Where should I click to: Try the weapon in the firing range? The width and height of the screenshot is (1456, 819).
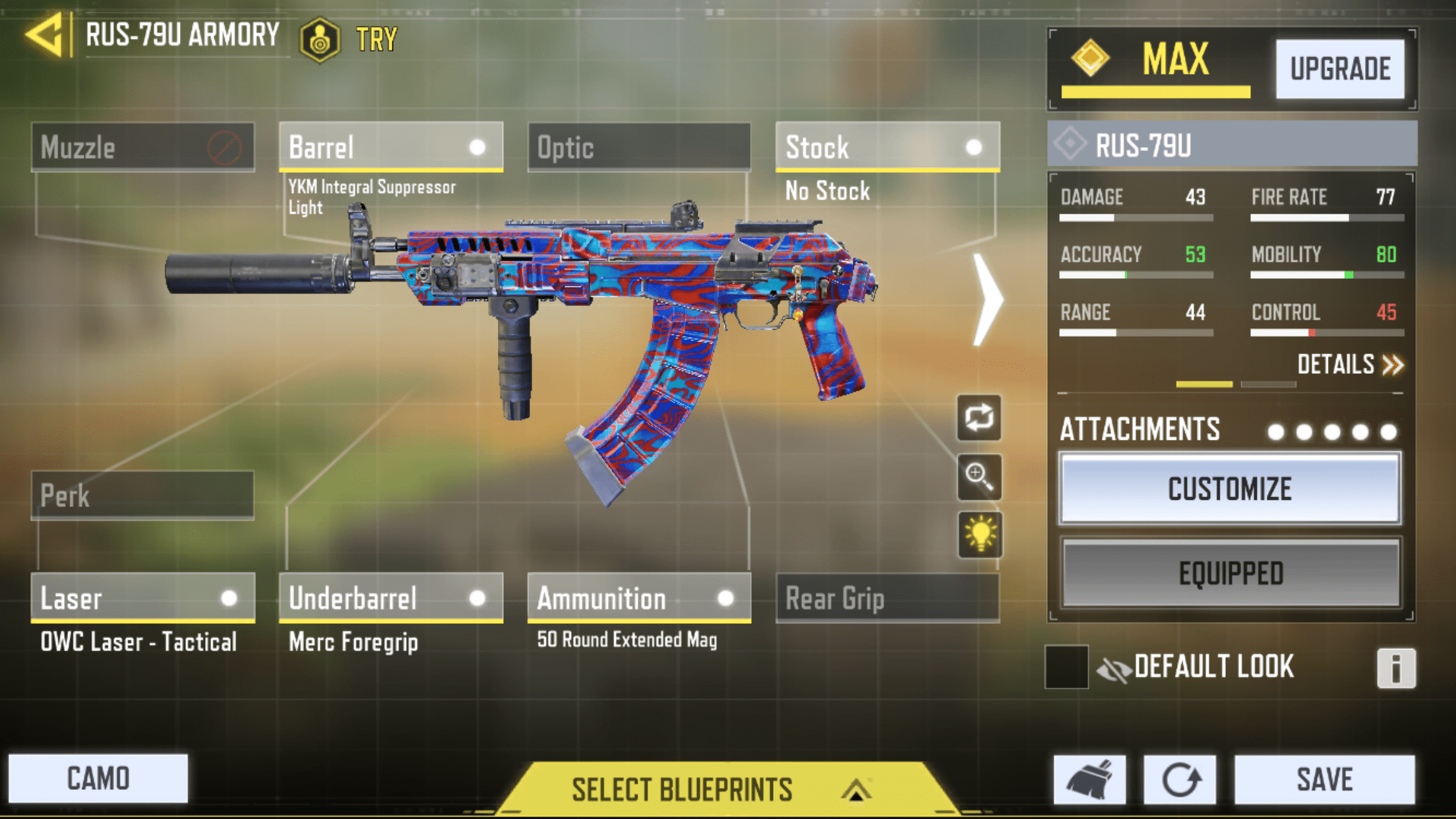tap(349, 40)
